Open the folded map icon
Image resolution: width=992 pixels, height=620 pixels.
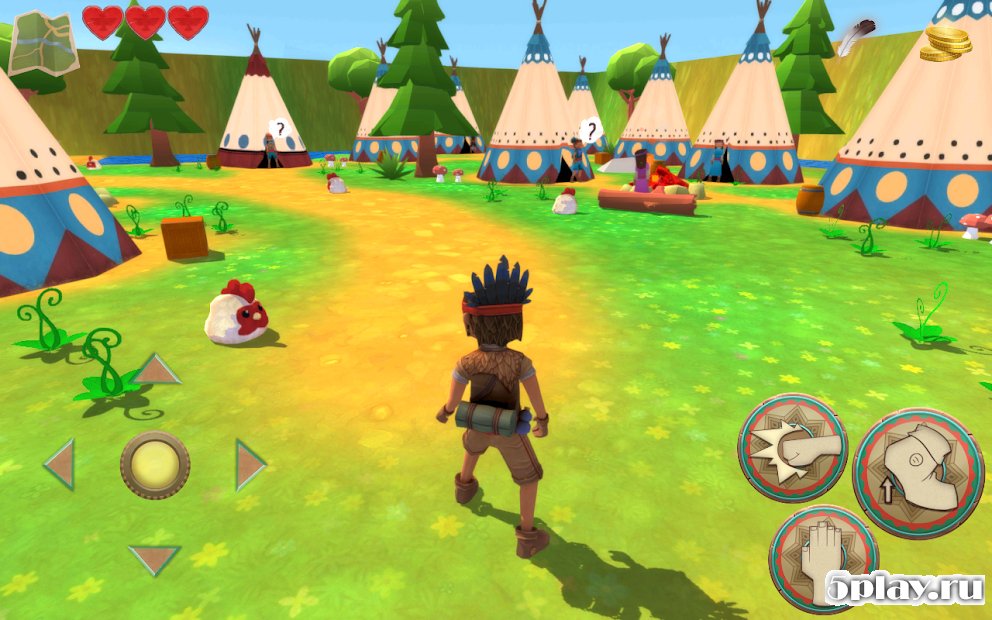tap(43, 42)
